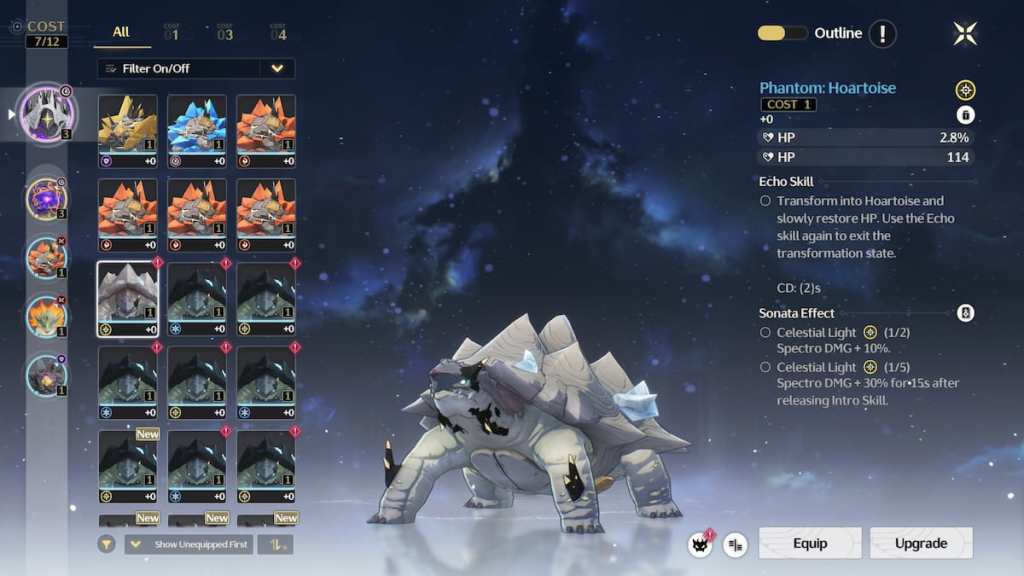Choose the top equipped cost 3 echo slot
Screen dimensions: 1024x576
point(47,113)
